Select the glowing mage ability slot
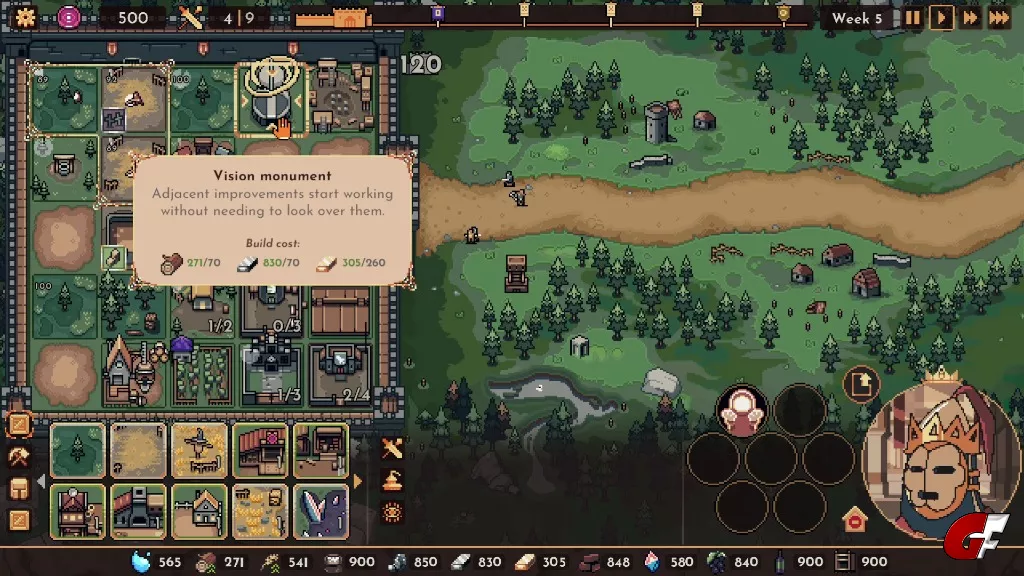 pyautogui.click(x=742, y=411)
